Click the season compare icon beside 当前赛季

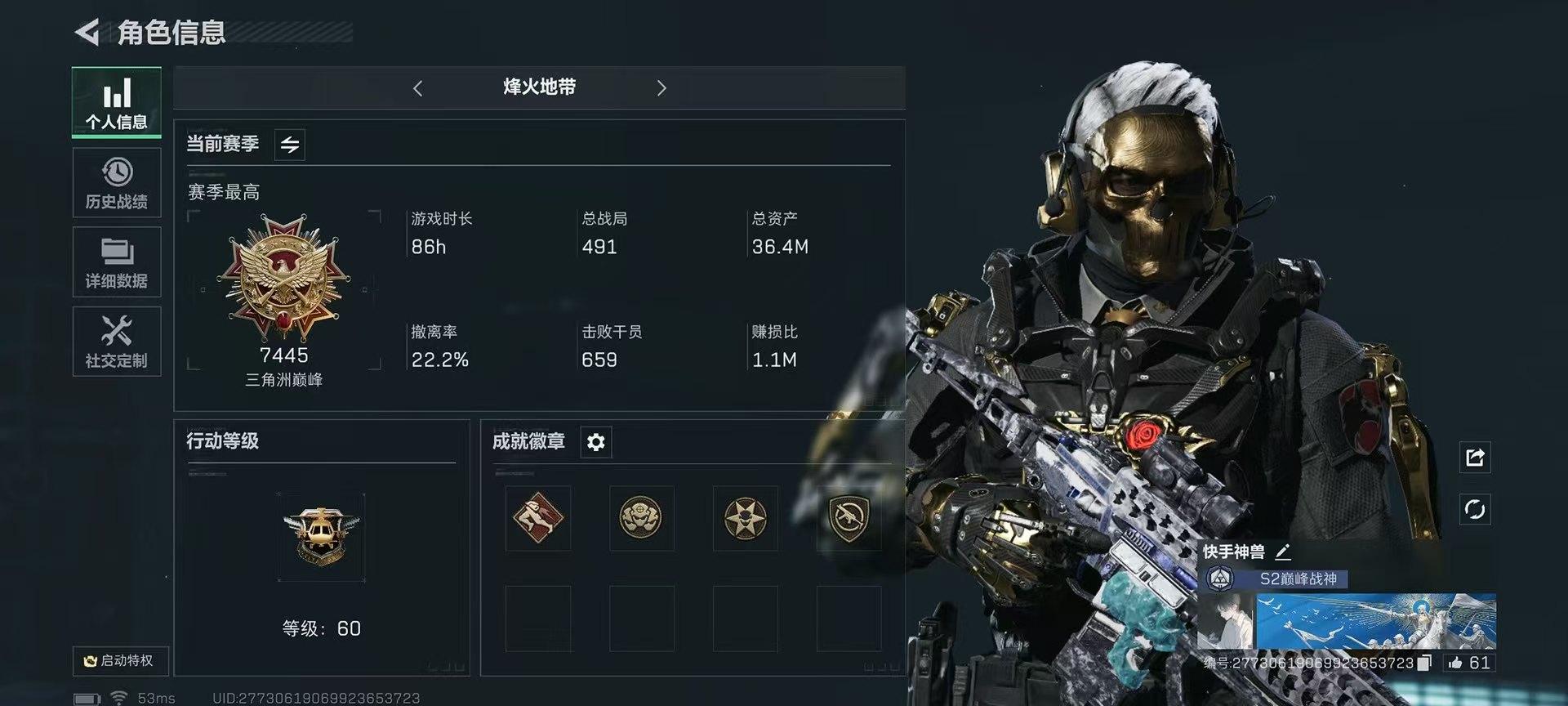tap(289, 144)
